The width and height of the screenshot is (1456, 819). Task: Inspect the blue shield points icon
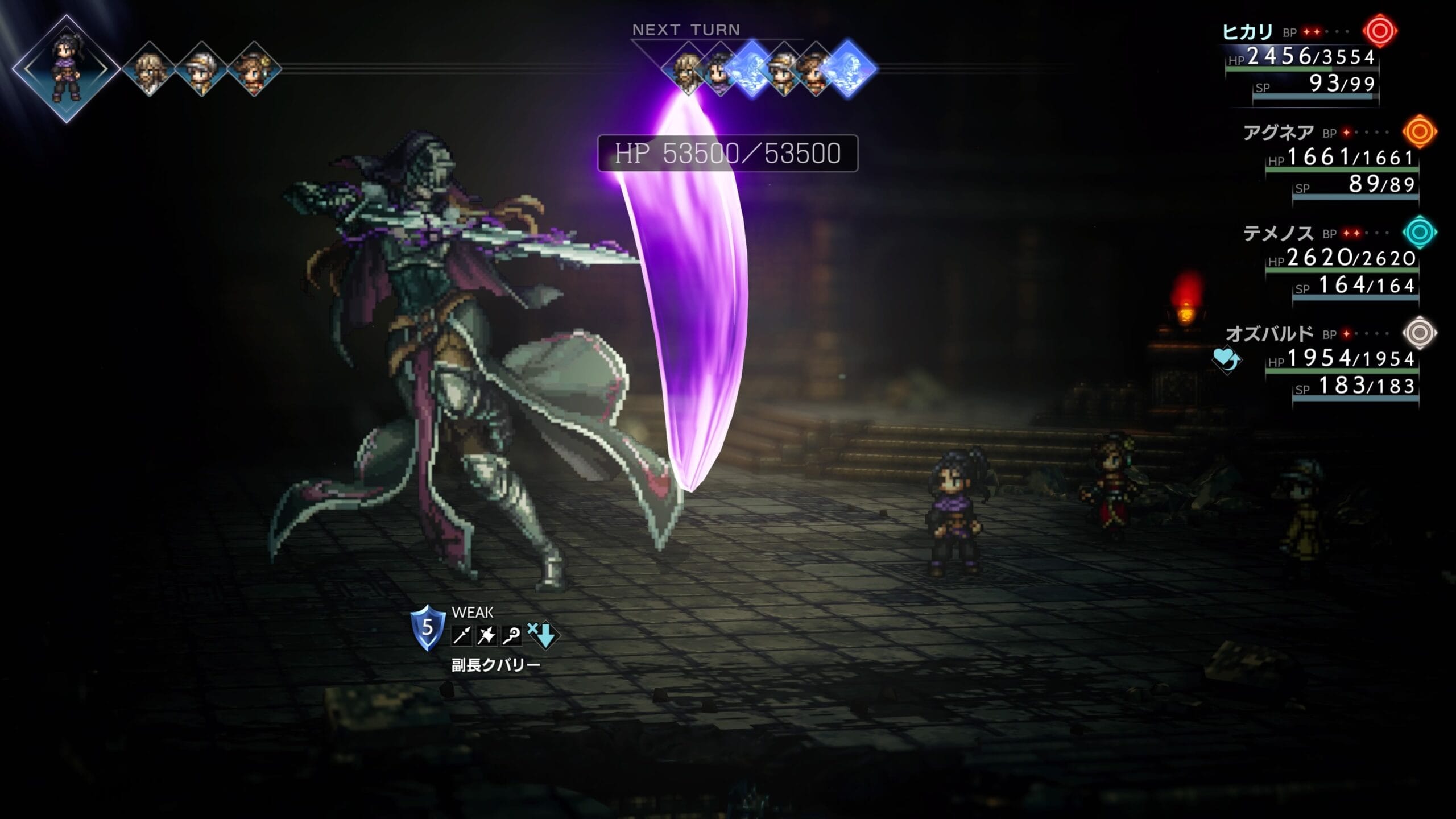click(x=428, y=628)
